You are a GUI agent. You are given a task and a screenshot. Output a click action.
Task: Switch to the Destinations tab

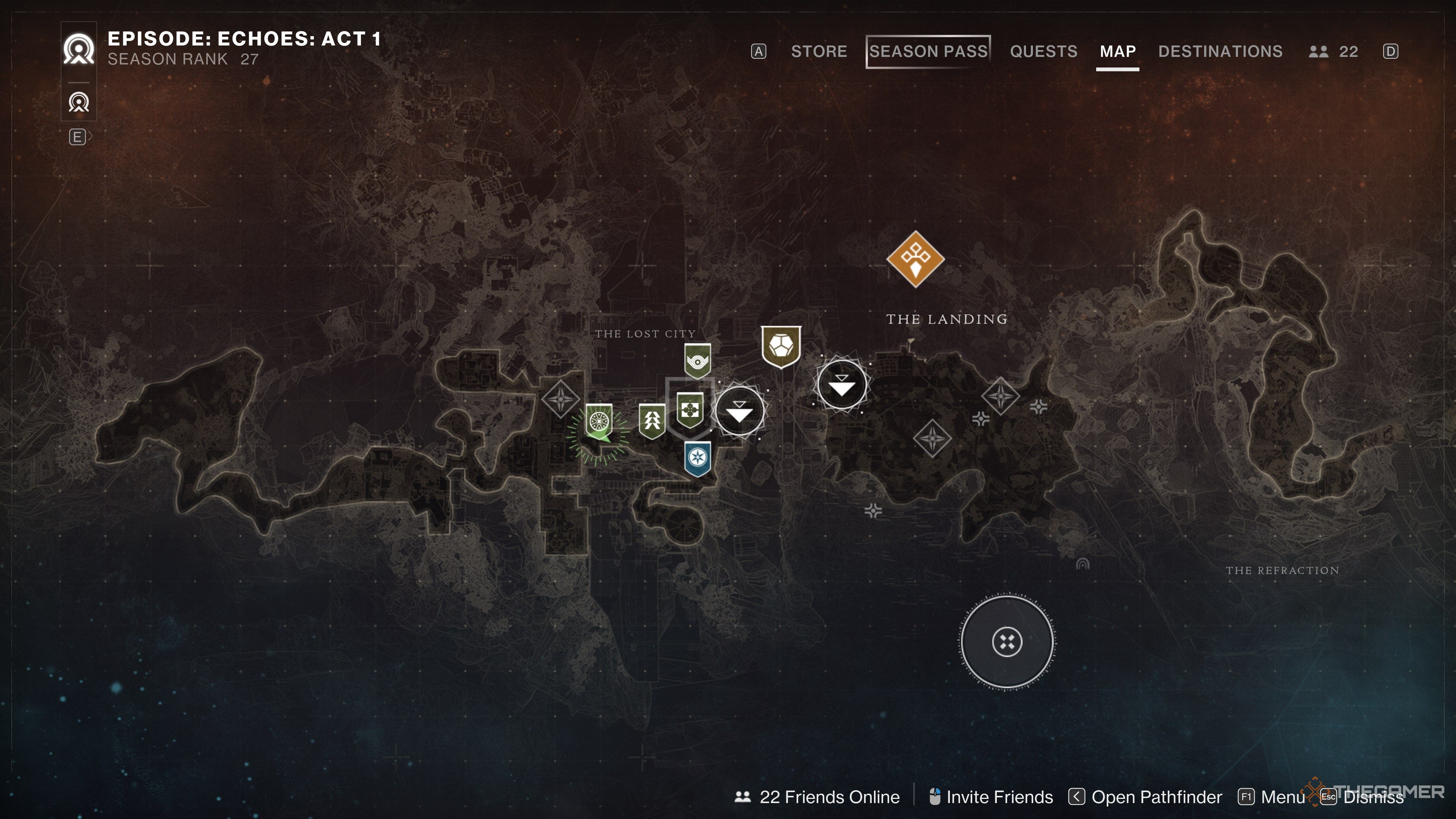point(1220,52)
